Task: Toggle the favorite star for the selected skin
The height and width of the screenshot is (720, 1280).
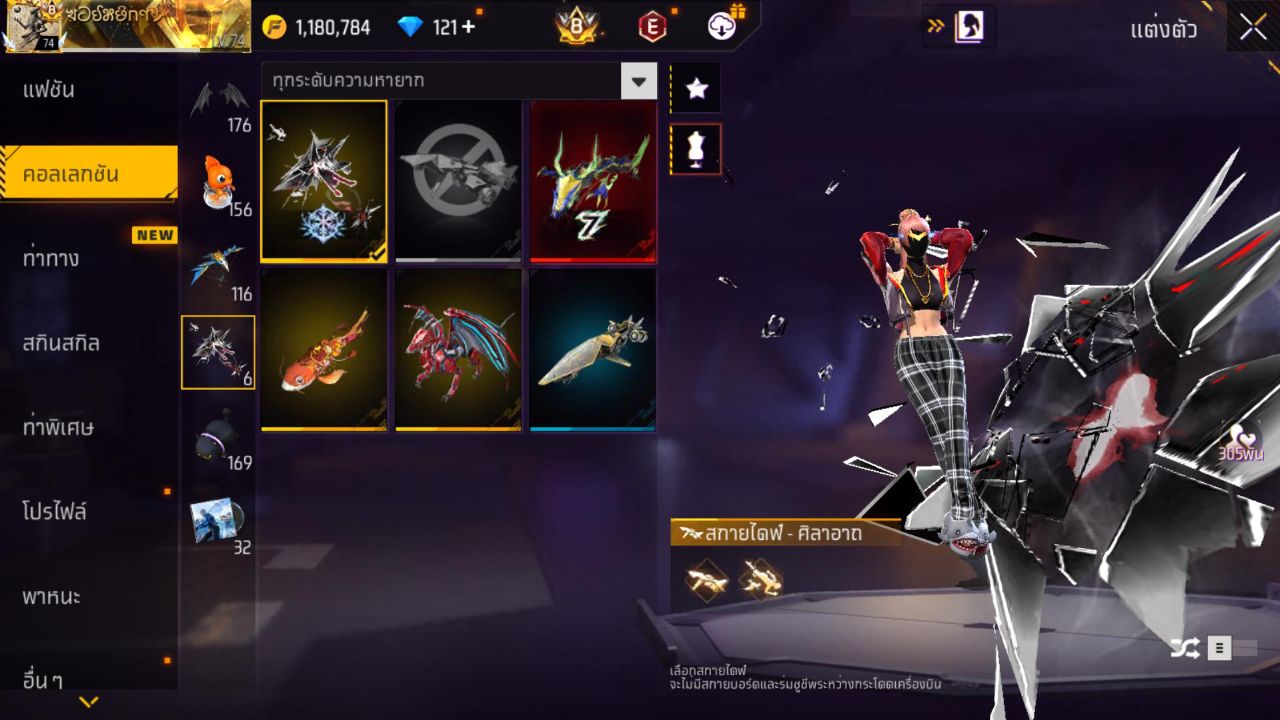Action: point(696,88)
